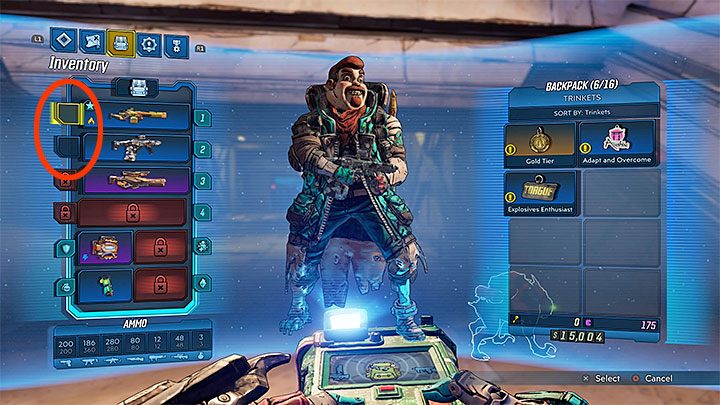Select the empty trinket slot on weapon 2
This screenshot has height=405, width=720.
point(65,148)
